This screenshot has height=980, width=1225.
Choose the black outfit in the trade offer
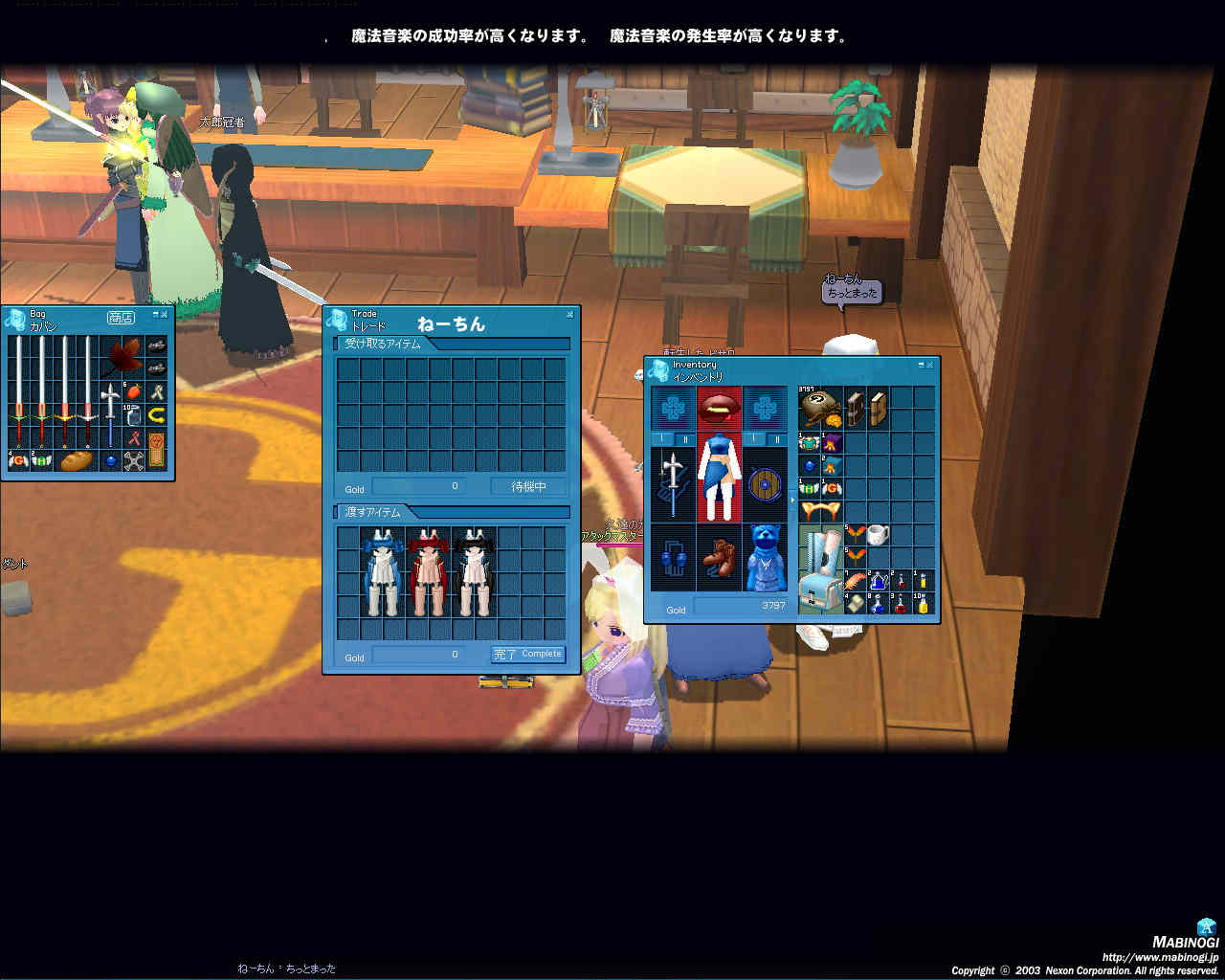[474, 572]
